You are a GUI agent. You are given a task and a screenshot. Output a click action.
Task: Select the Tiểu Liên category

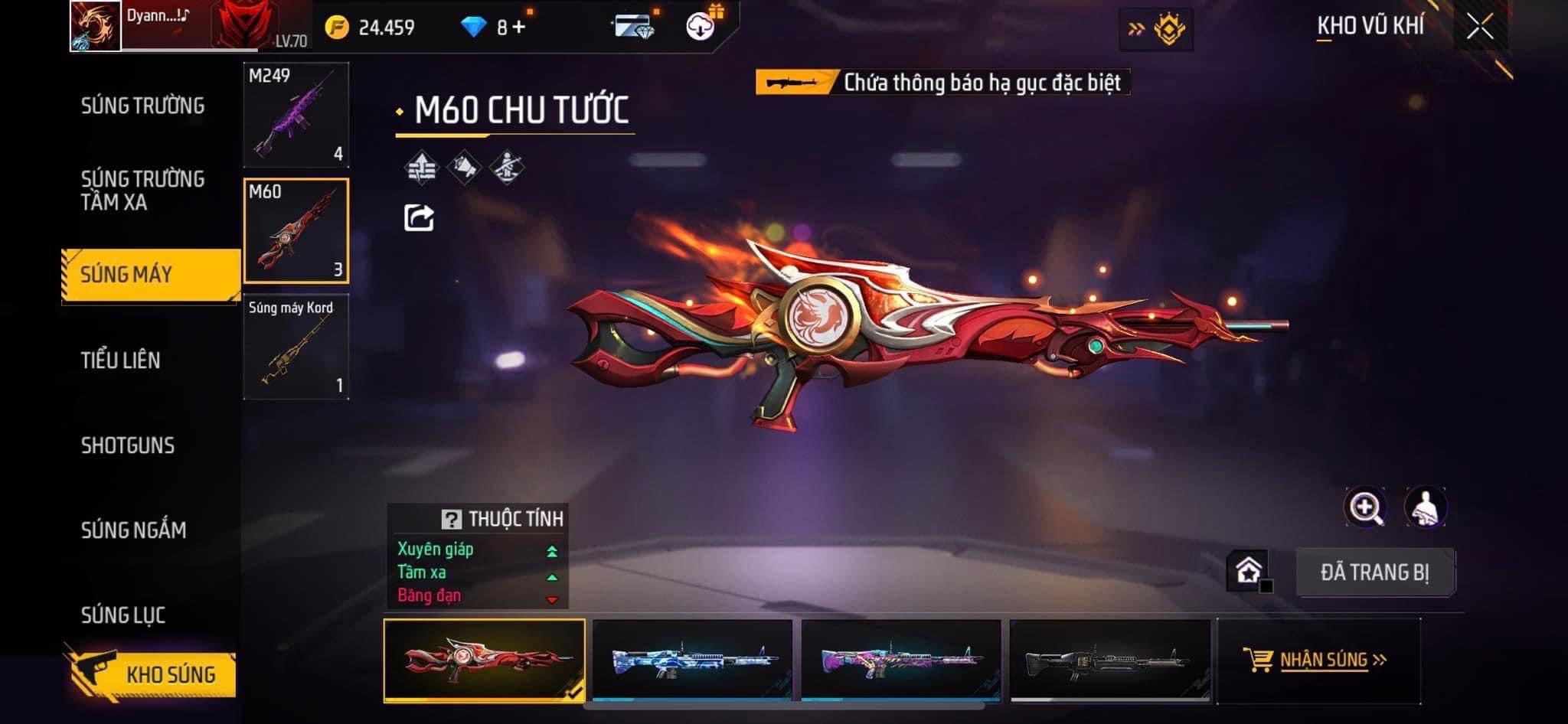(x=121, y=360)
